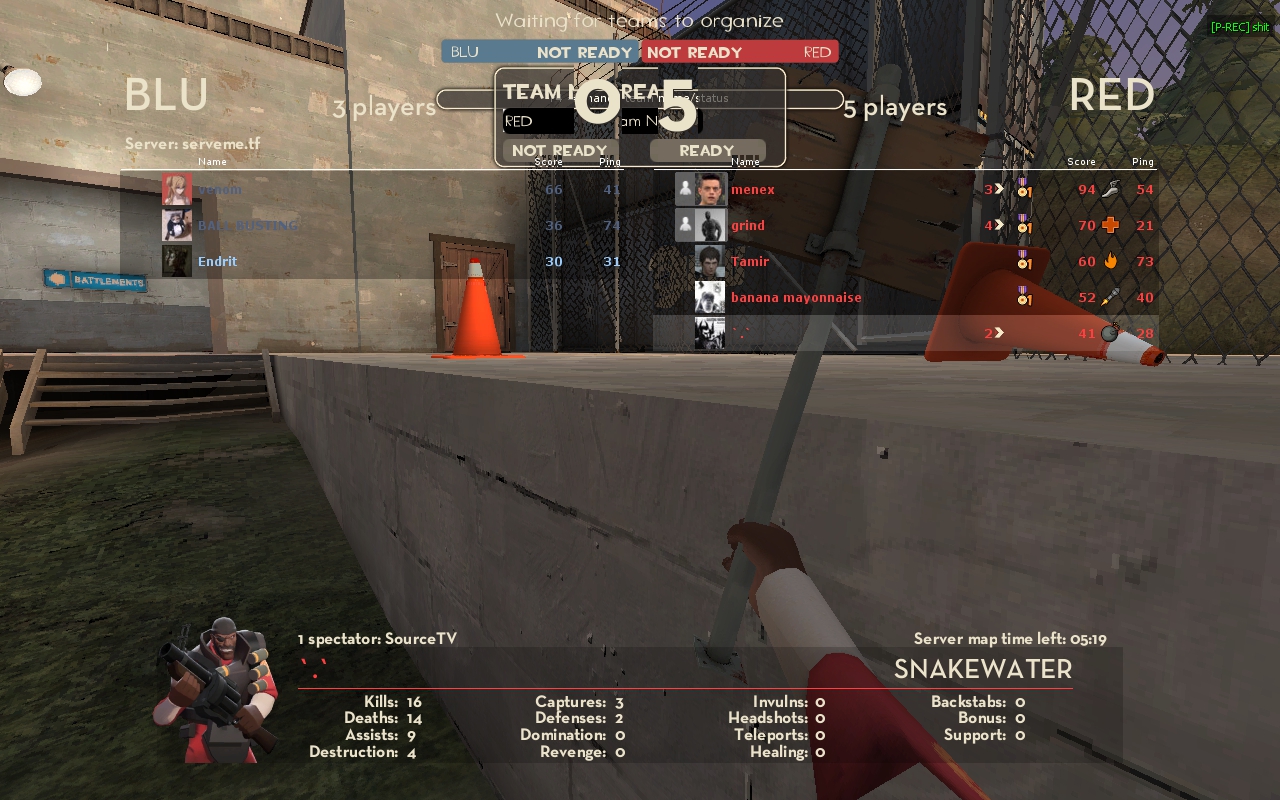Click menex's avatar thumbnail
Viewport: 1280px width, 800px height.
pyautogui.click(x=710, y=189)
